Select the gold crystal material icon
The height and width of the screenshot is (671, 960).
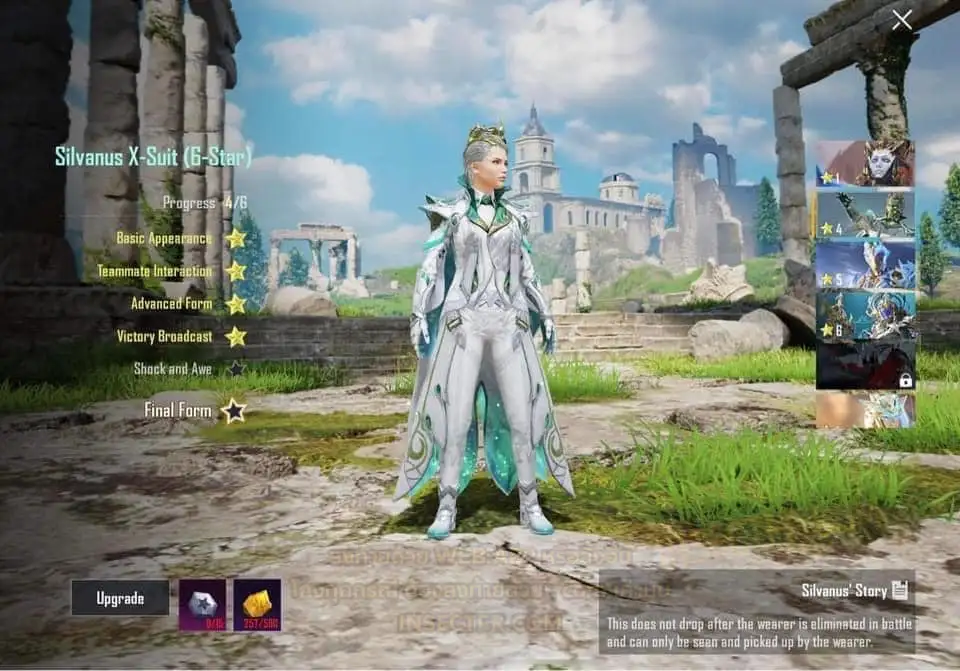pos(257,604)
